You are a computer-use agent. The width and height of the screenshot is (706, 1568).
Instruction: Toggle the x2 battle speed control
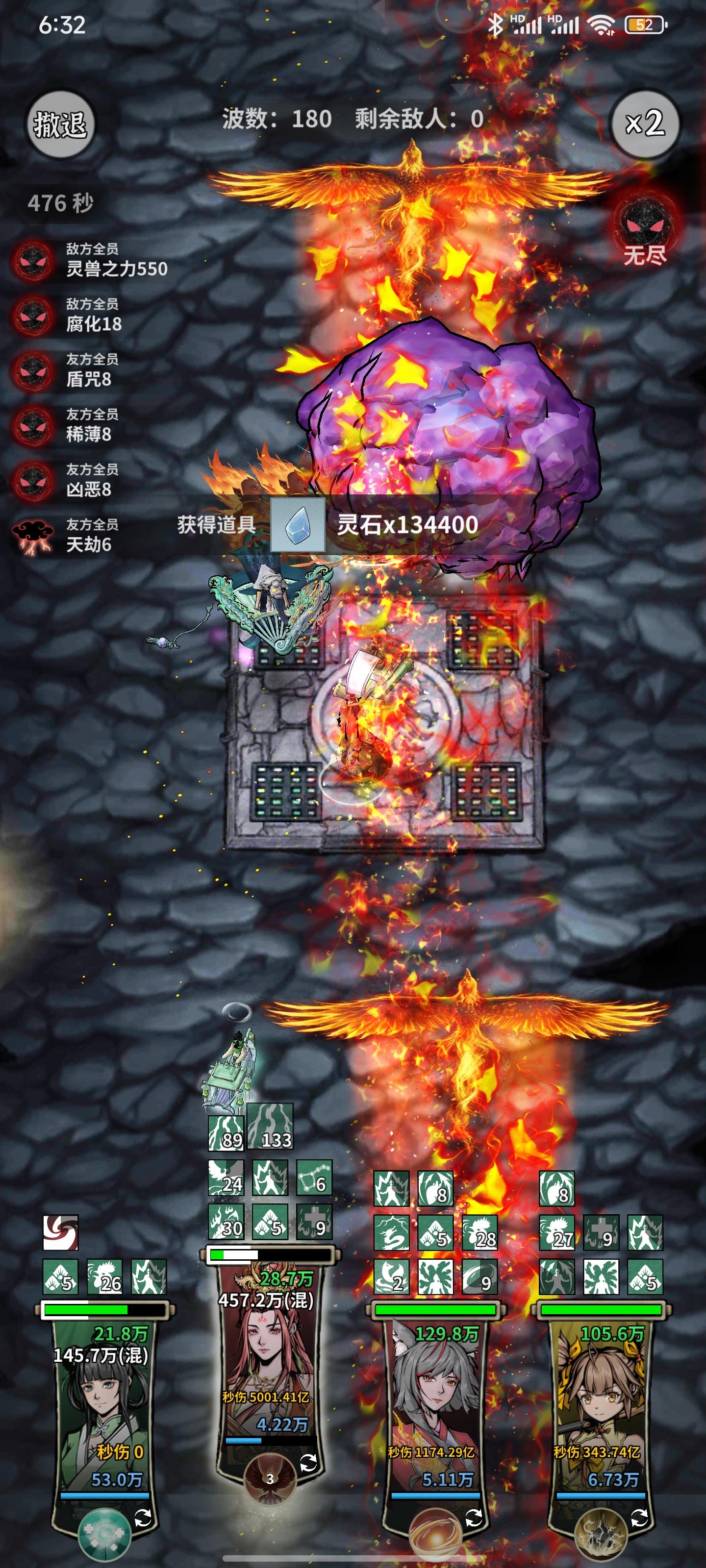coord(645,122)
